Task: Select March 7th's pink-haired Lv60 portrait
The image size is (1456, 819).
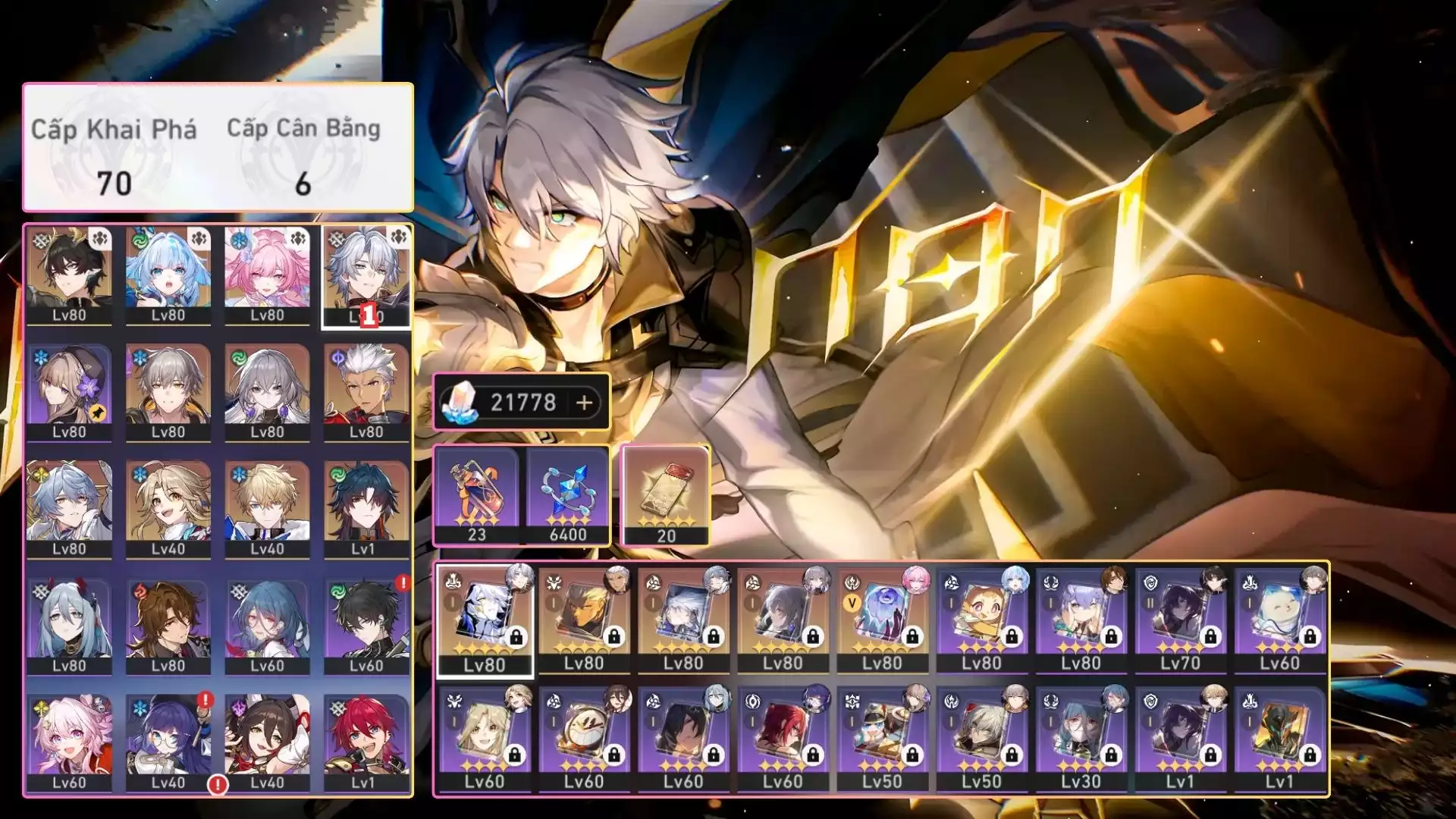Action: (x=69, y=742)
